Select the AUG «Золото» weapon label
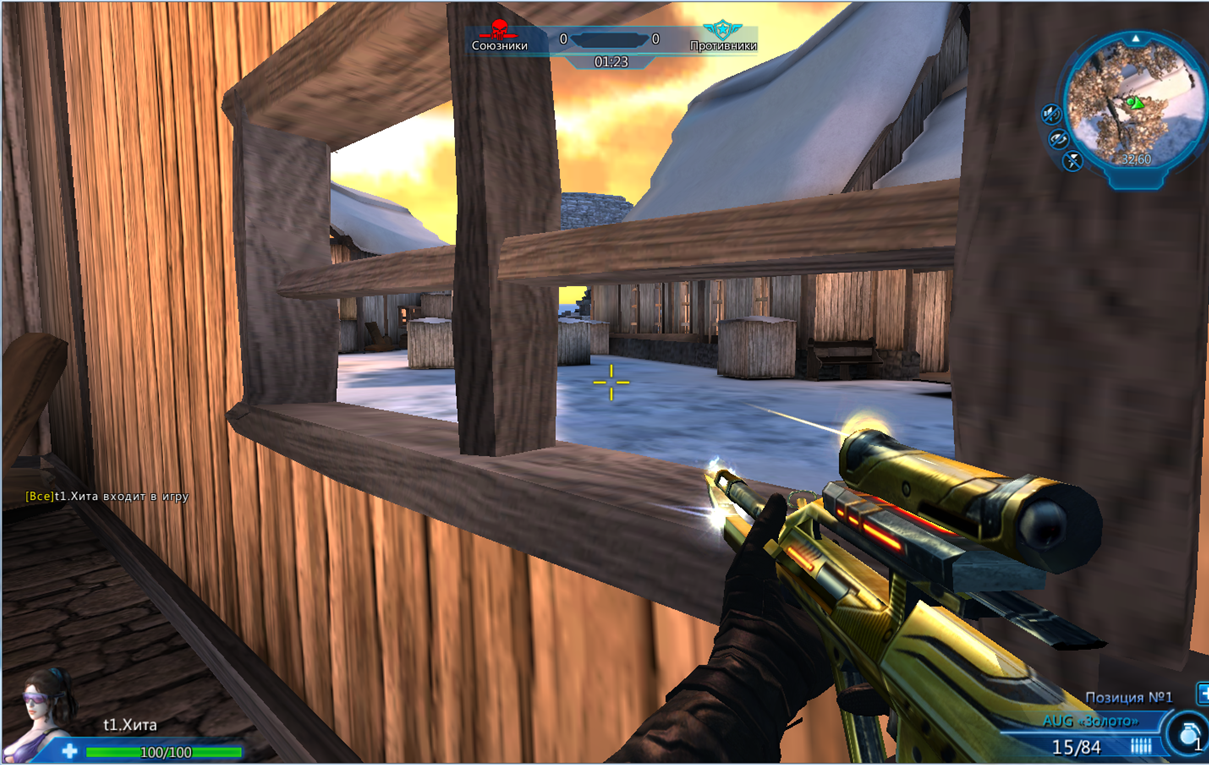Image resolution: width=1209 pixels, height=765 pixels. tap(1090, 721)
